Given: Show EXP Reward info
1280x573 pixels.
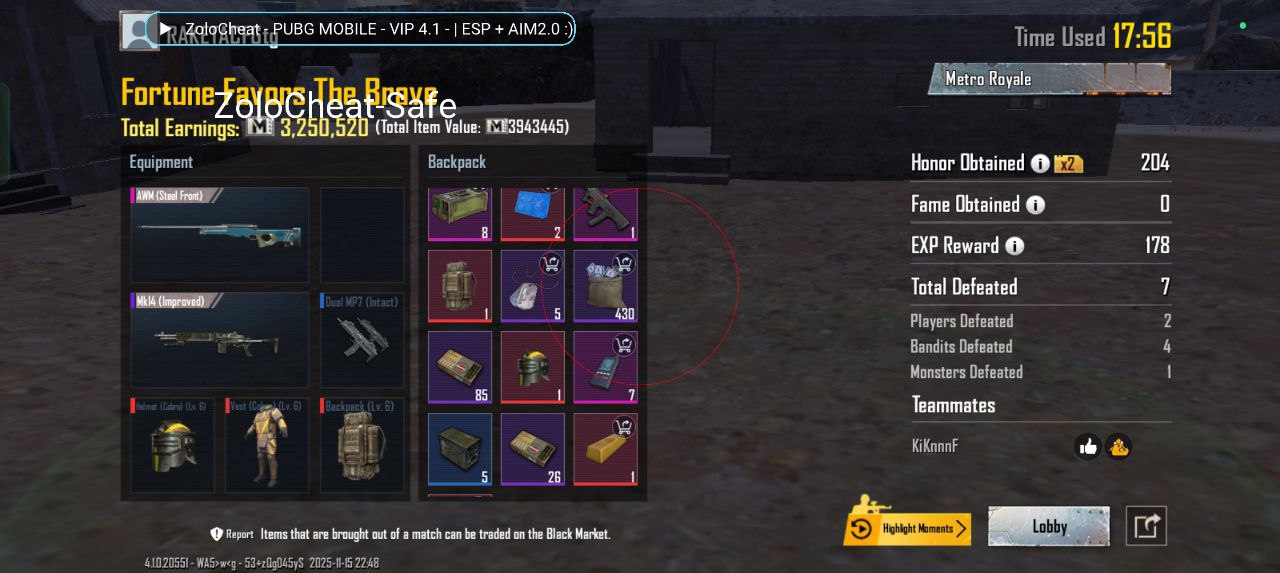Looking at the screenshot, I should pos(1014,246).
